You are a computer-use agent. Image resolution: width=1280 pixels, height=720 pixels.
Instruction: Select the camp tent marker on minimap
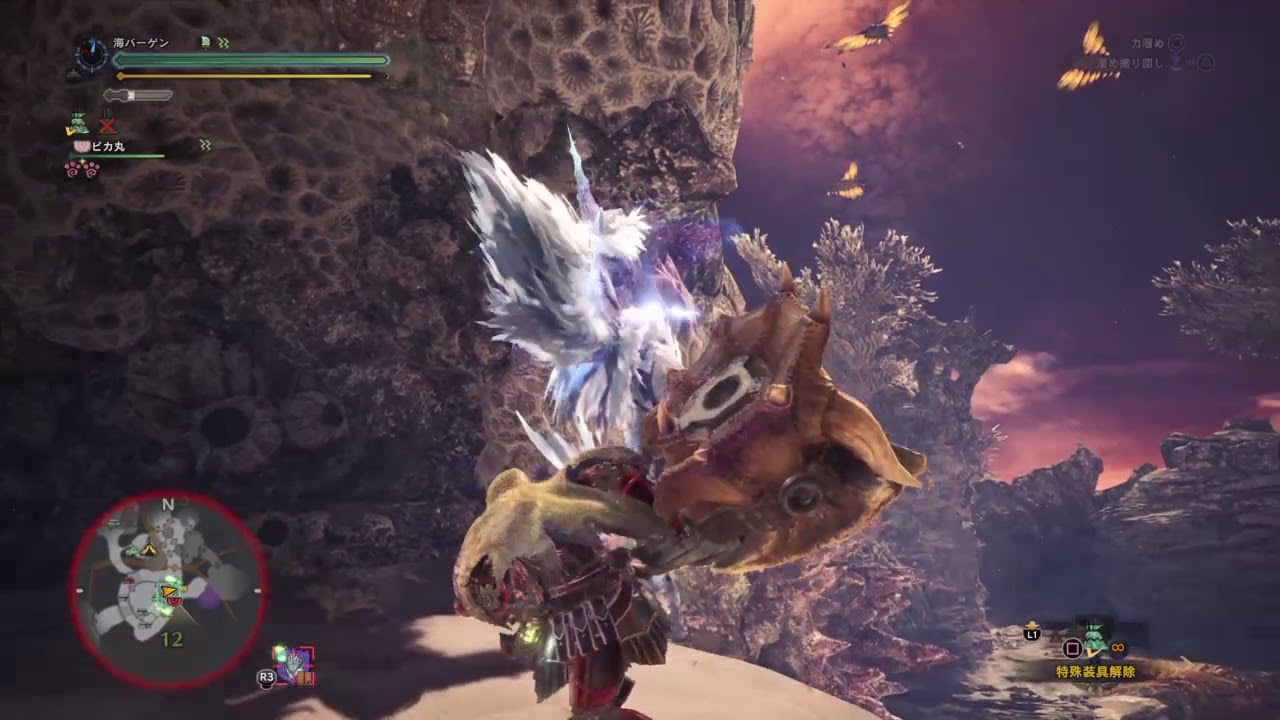(150, 548)
